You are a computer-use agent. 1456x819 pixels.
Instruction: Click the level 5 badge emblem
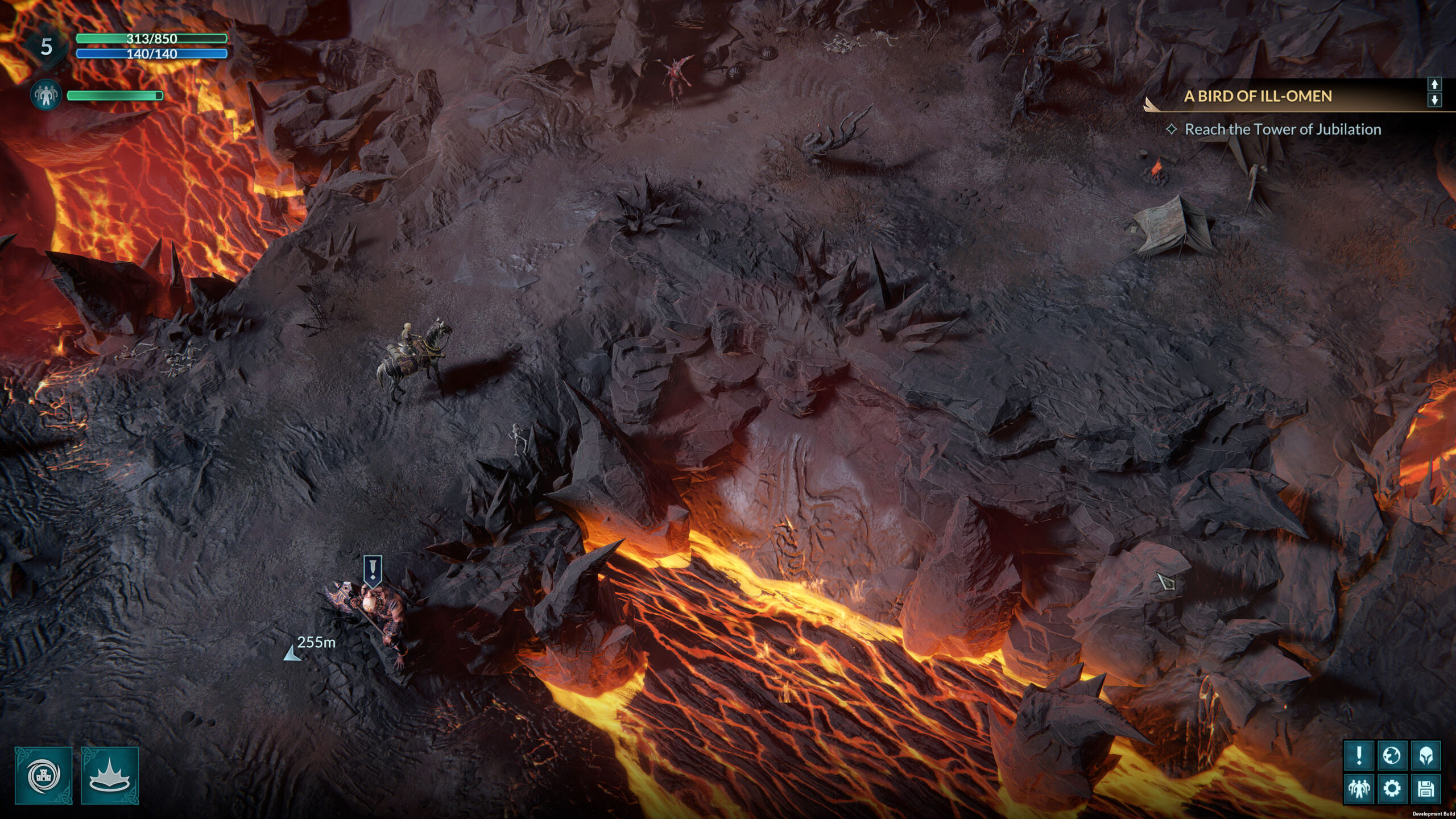[47, 47]
